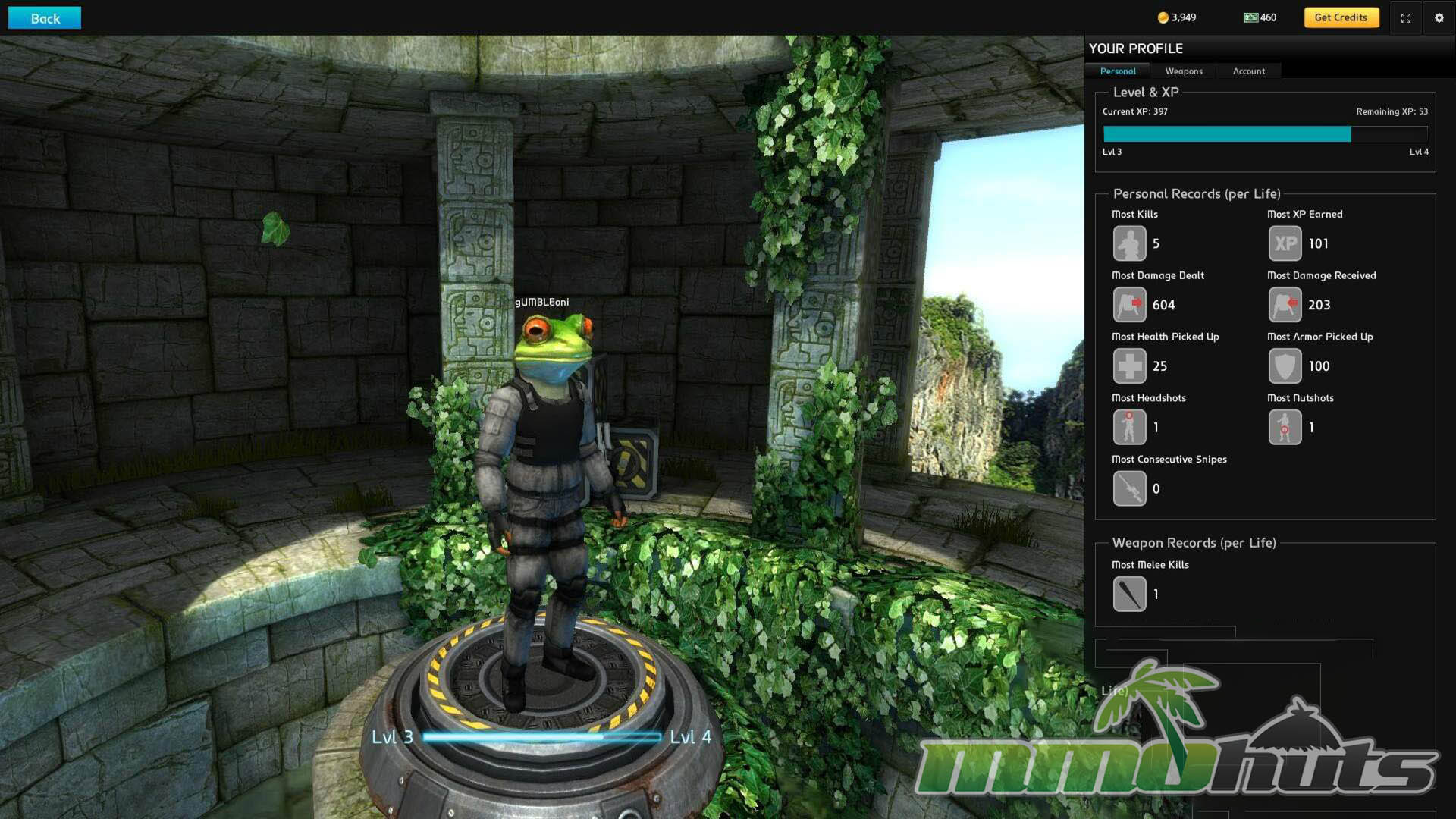Click the Most Damage Received icon

[x=1285, y=305]
